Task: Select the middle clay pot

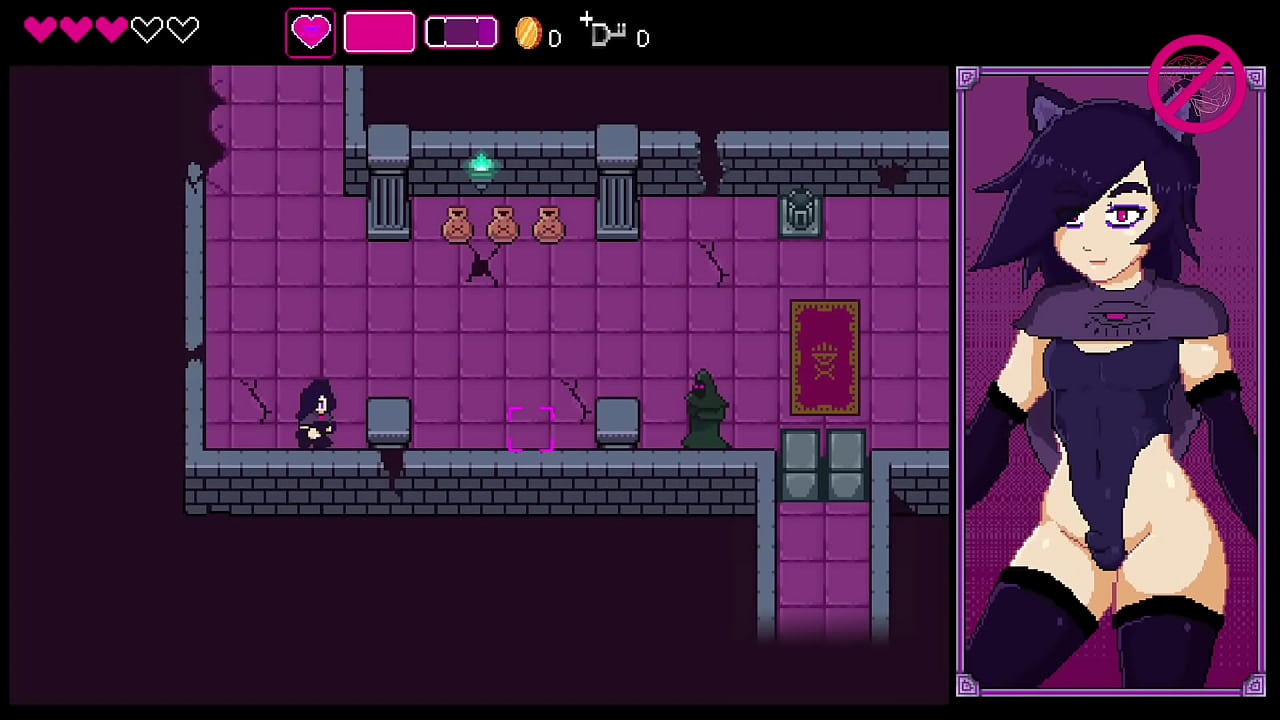Action: coord(503,224)
